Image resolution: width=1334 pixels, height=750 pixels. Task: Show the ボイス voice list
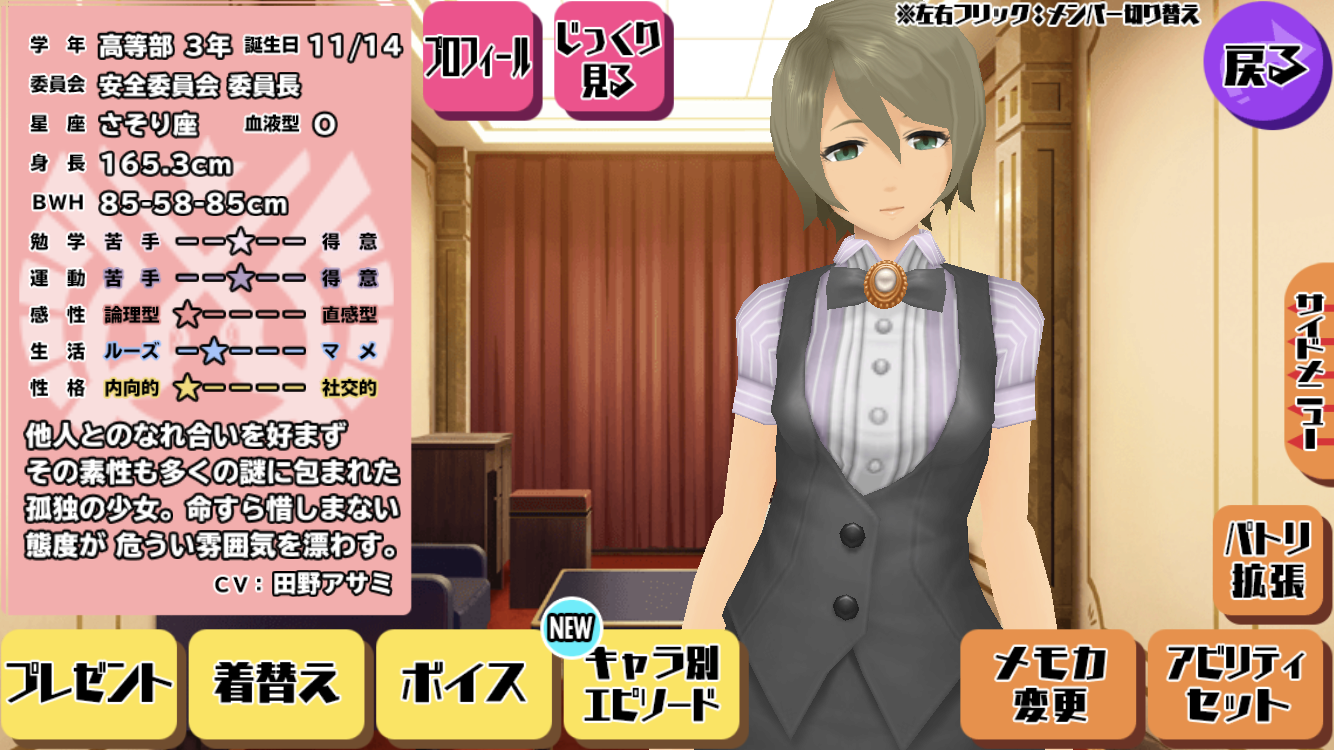click(463, 685)
